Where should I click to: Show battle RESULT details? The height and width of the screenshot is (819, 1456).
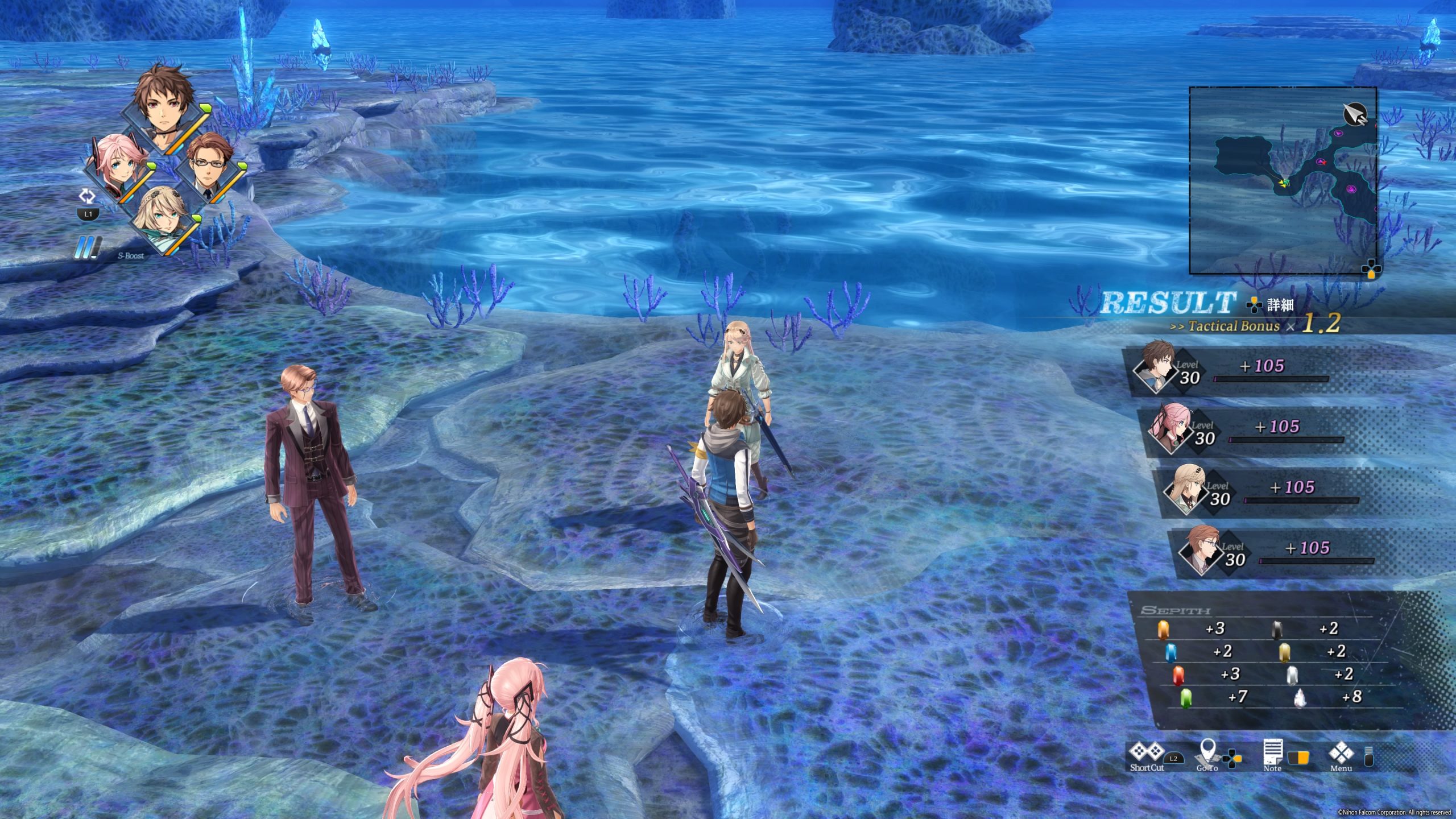(x=1271, y=305)
